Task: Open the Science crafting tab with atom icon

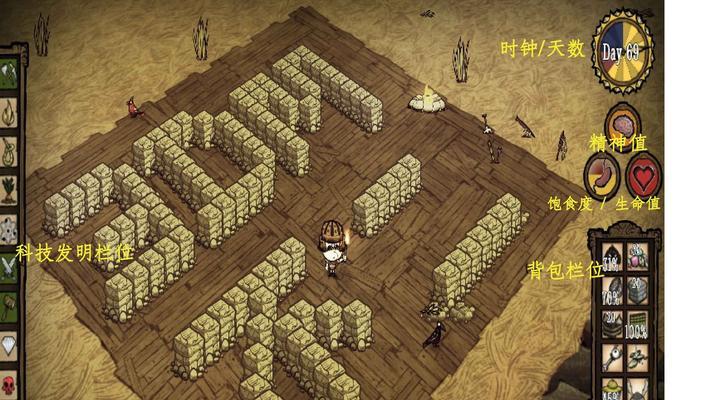Action: click(x=8, y=226)
